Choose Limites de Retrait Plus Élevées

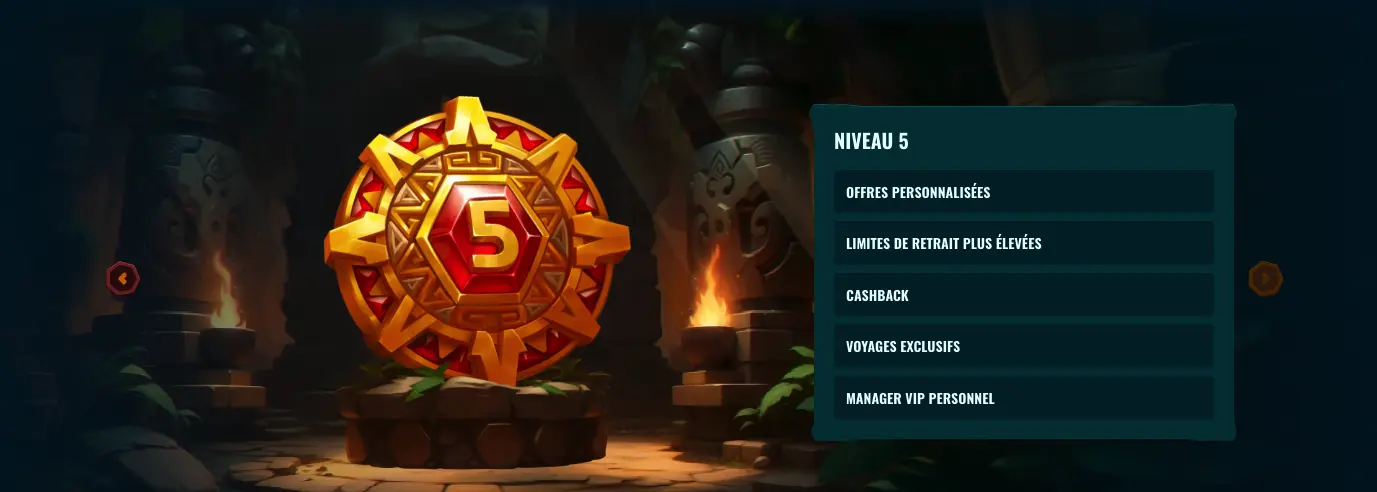1023,243
